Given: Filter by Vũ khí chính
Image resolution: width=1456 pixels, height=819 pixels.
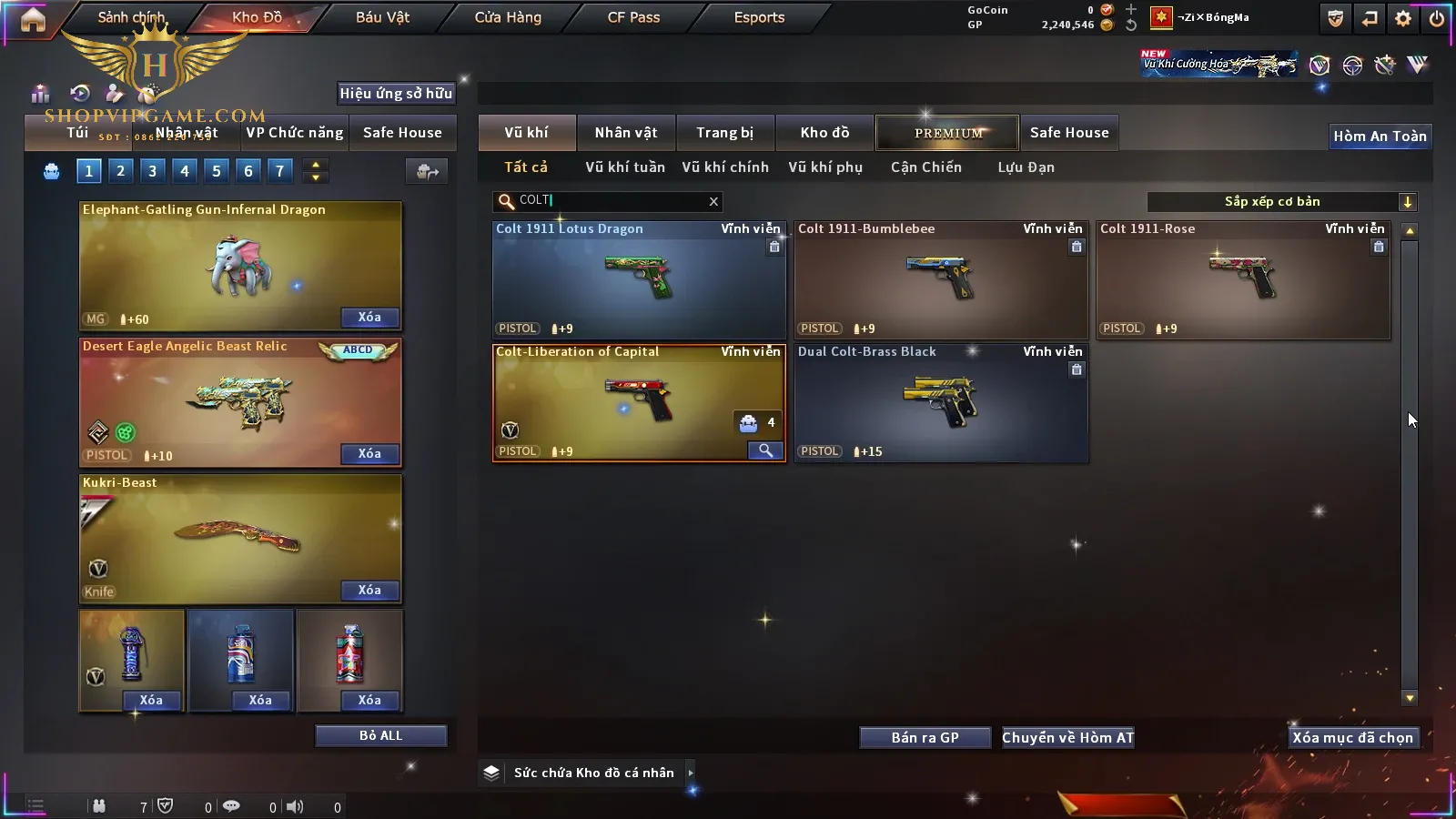Looking at the screenshot, I should tap(725, 167).
